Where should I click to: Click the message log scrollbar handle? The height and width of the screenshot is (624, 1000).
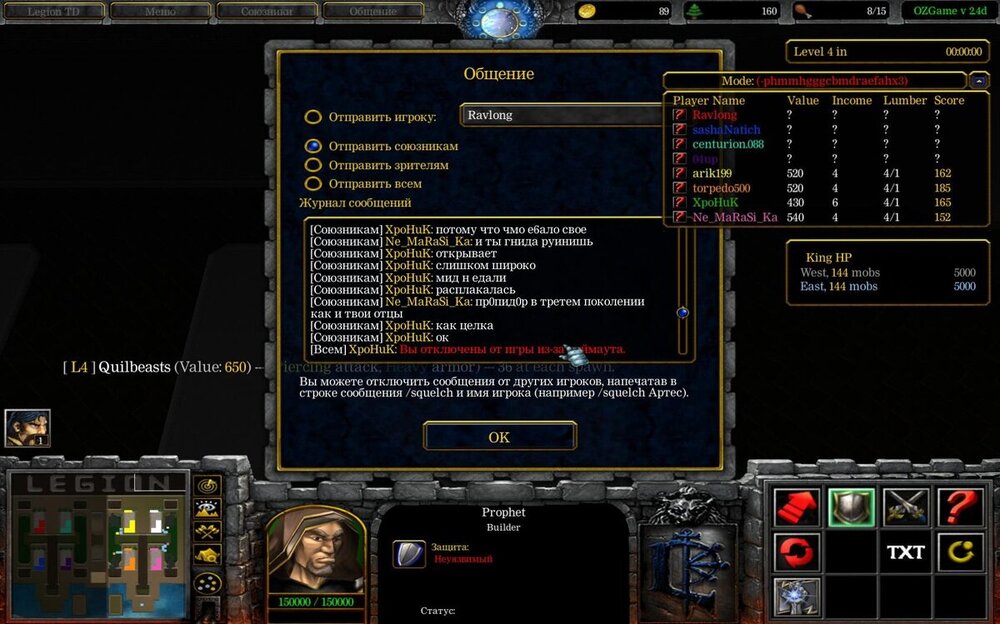pos(683,312)
